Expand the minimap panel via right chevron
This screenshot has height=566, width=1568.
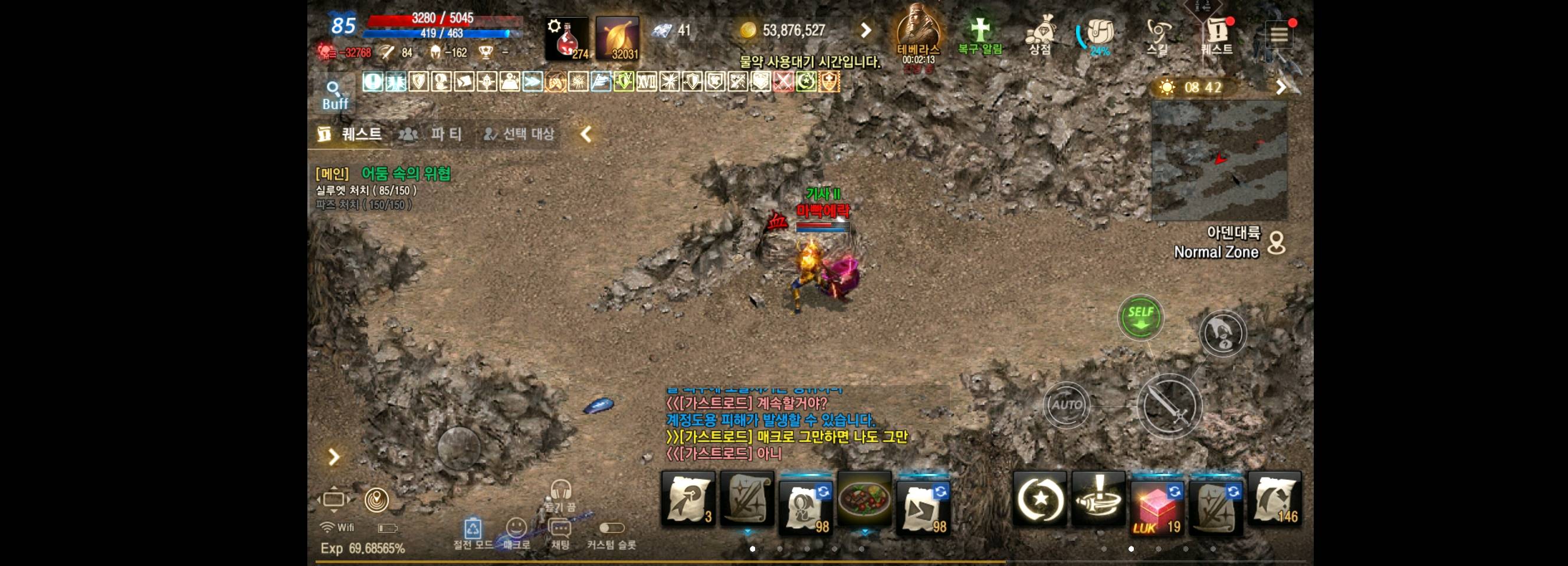tap(1281, 87)
